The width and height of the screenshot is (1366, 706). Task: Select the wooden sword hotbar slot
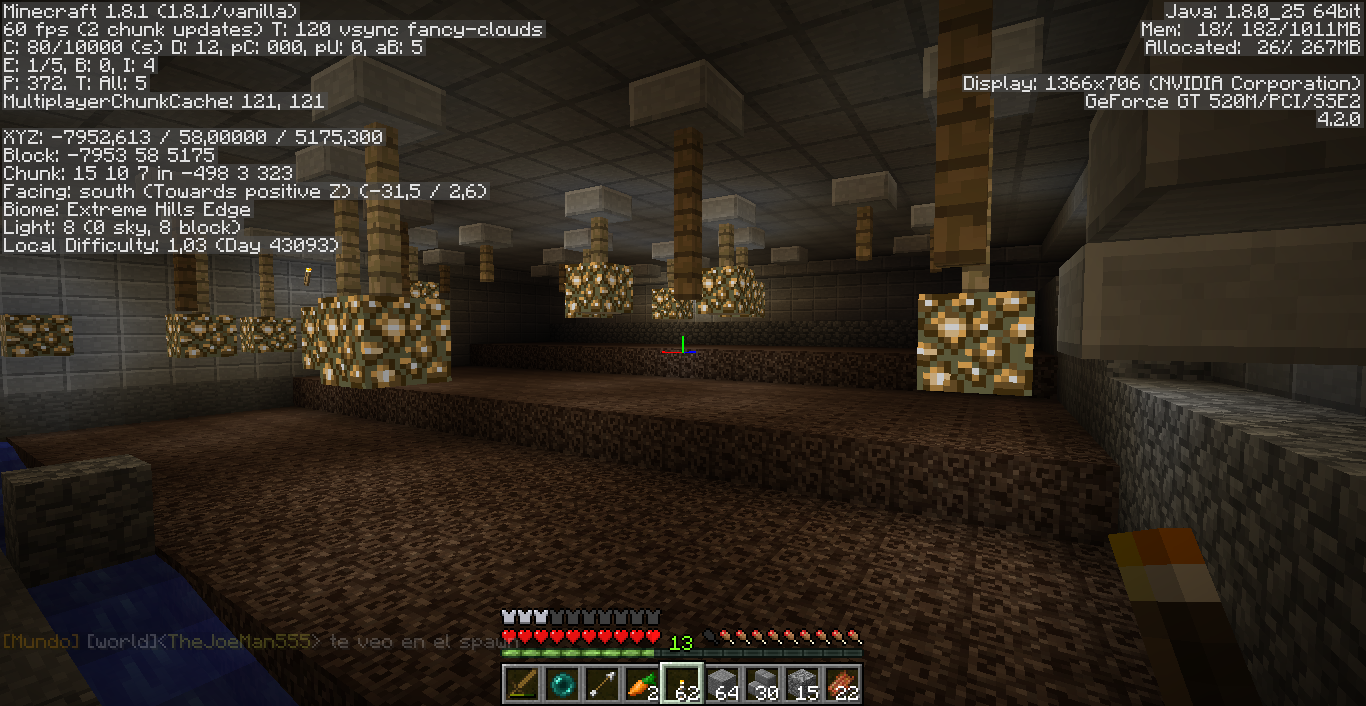point(522,684)
